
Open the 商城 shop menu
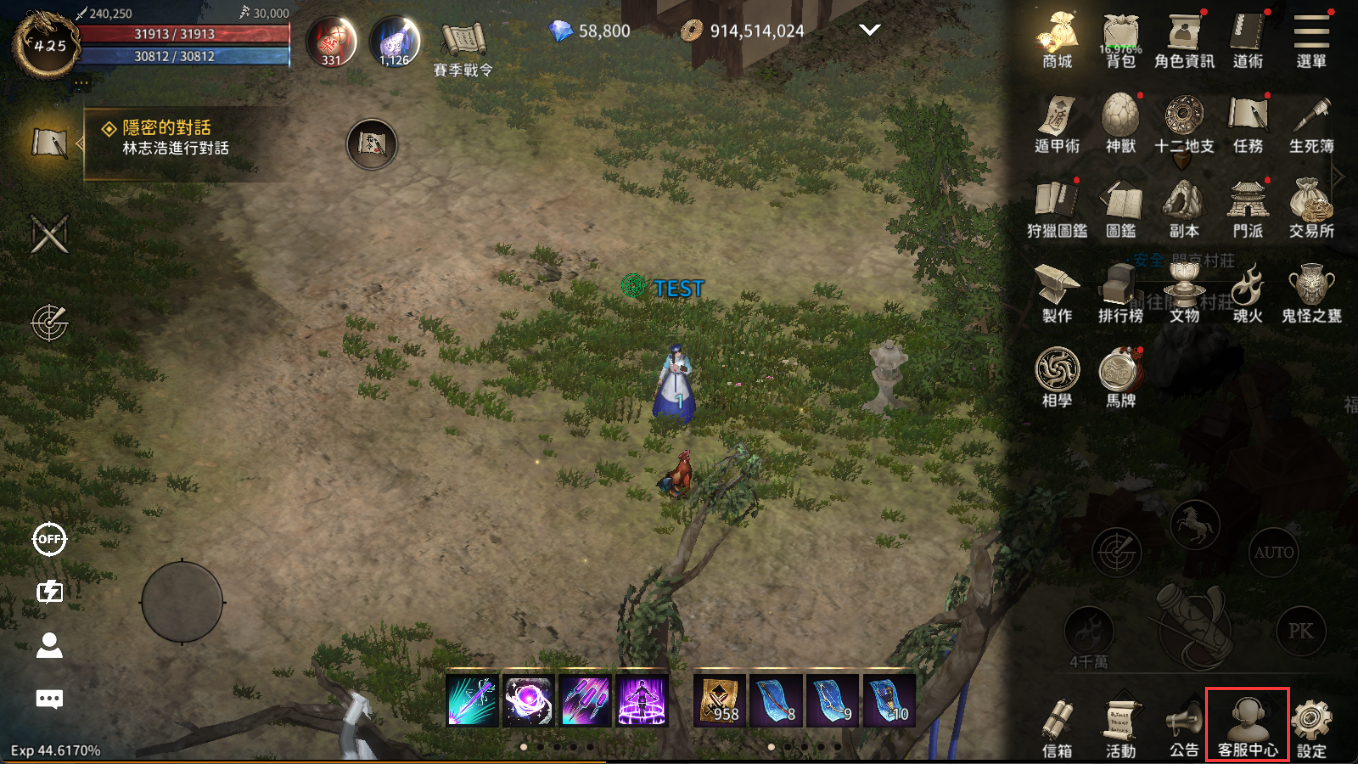(1057, 38)
